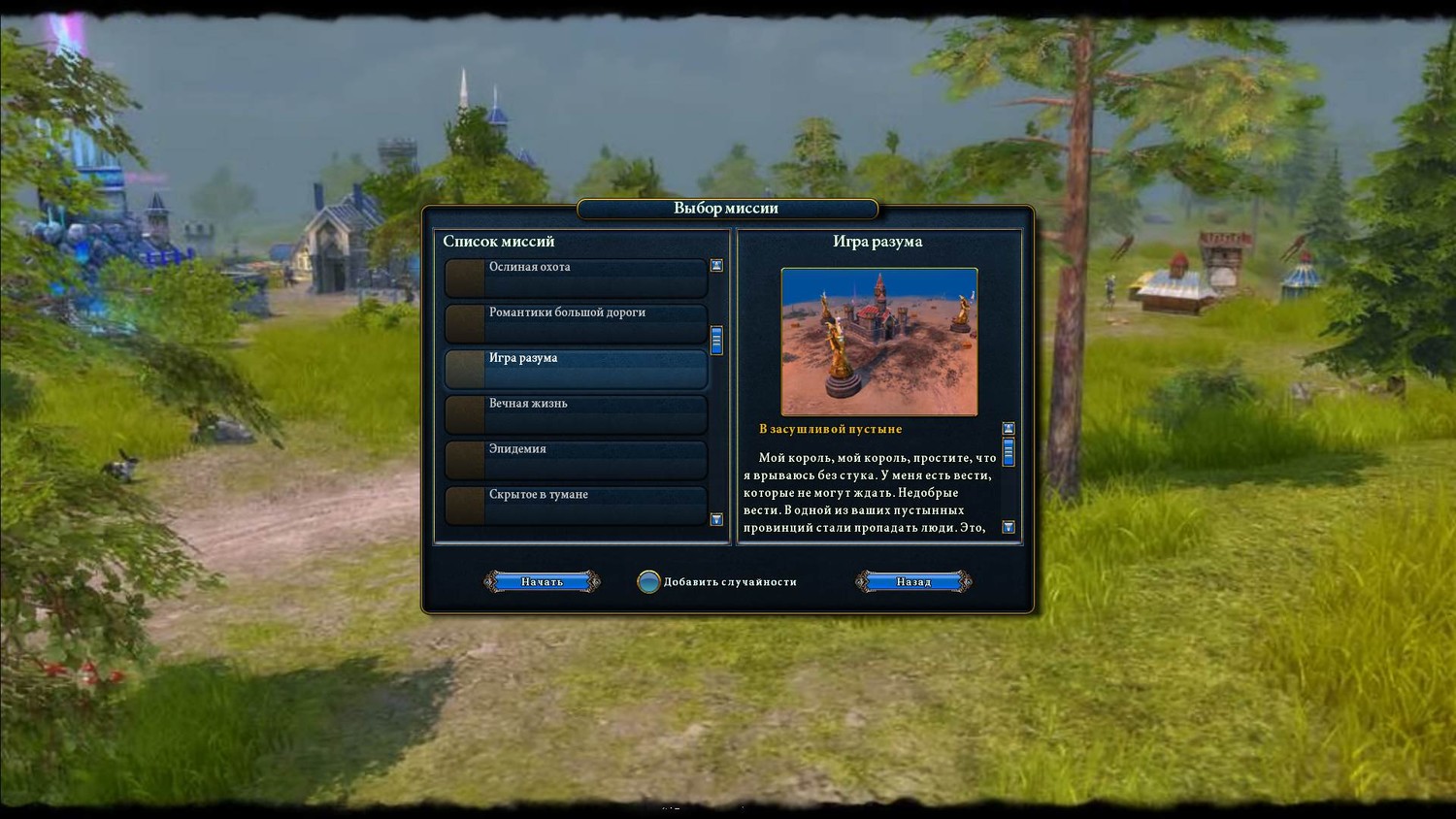1456x819 pixels.
Task: Select the "Эпидемия" mission
Action: tap(577, 460)
